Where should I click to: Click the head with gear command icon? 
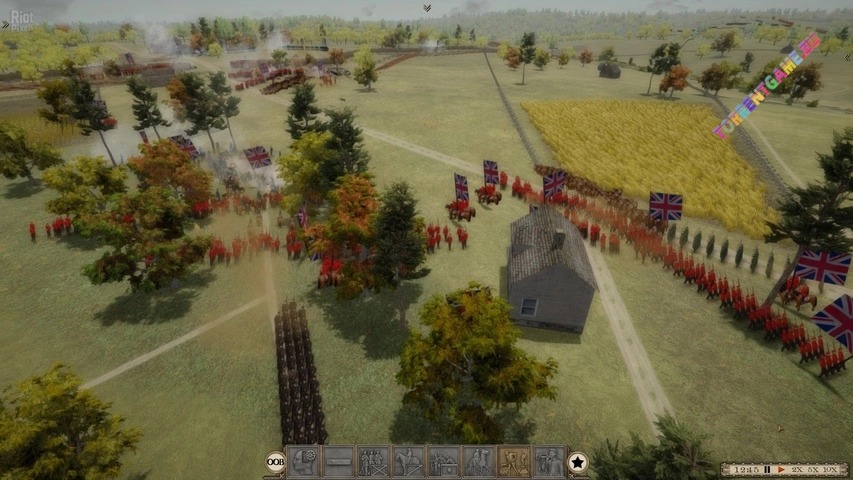303,461
